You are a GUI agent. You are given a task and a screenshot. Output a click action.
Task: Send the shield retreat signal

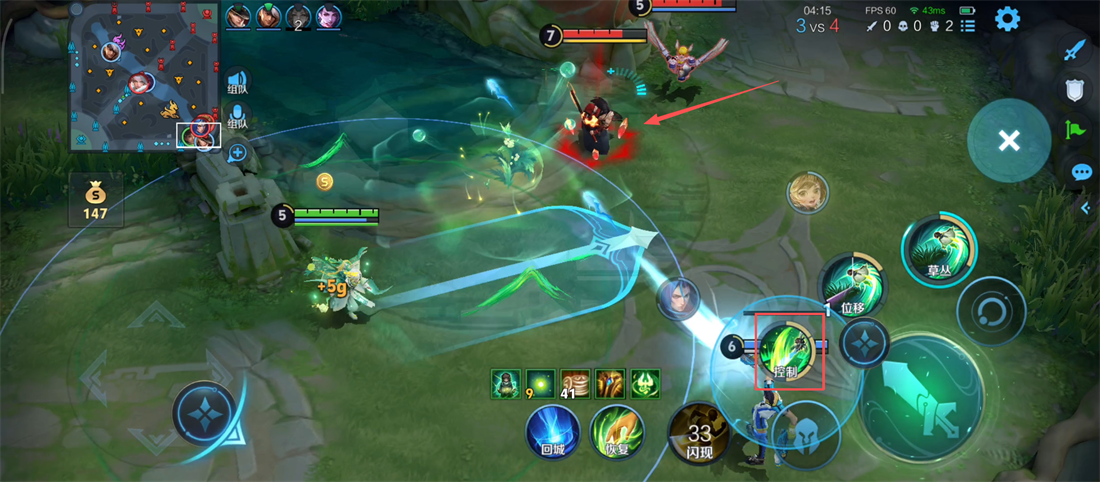tap(1075, 91)
